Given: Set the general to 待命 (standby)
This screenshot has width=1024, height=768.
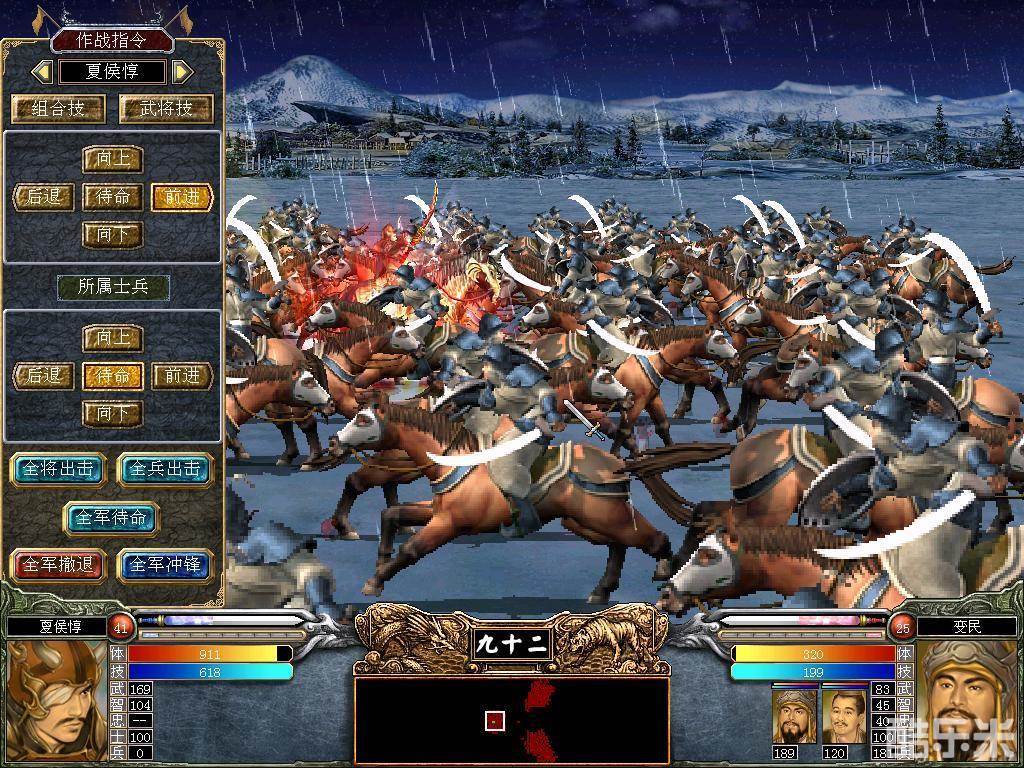Looking at the screenshot, I should coord(113,197).
